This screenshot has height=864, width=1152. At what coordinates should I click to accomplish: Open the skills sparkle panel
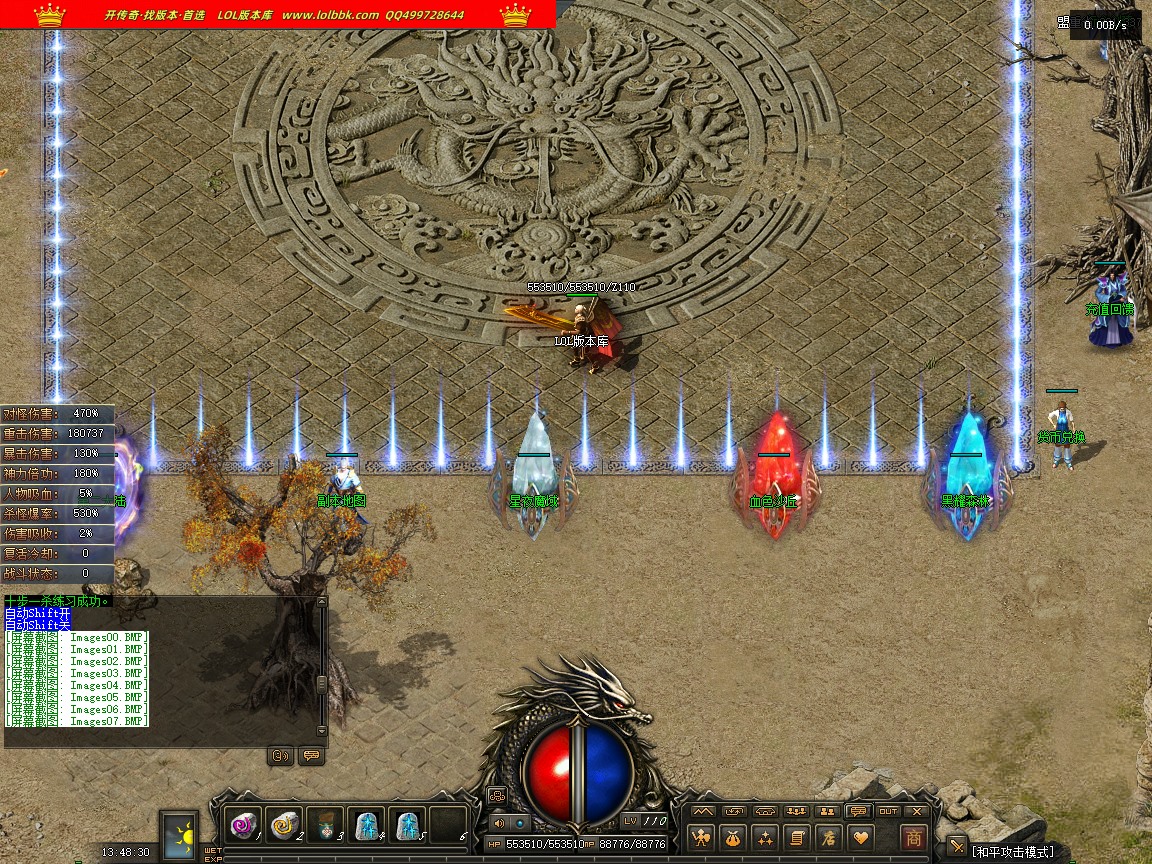pyautogui.click(x=766, y=838)
